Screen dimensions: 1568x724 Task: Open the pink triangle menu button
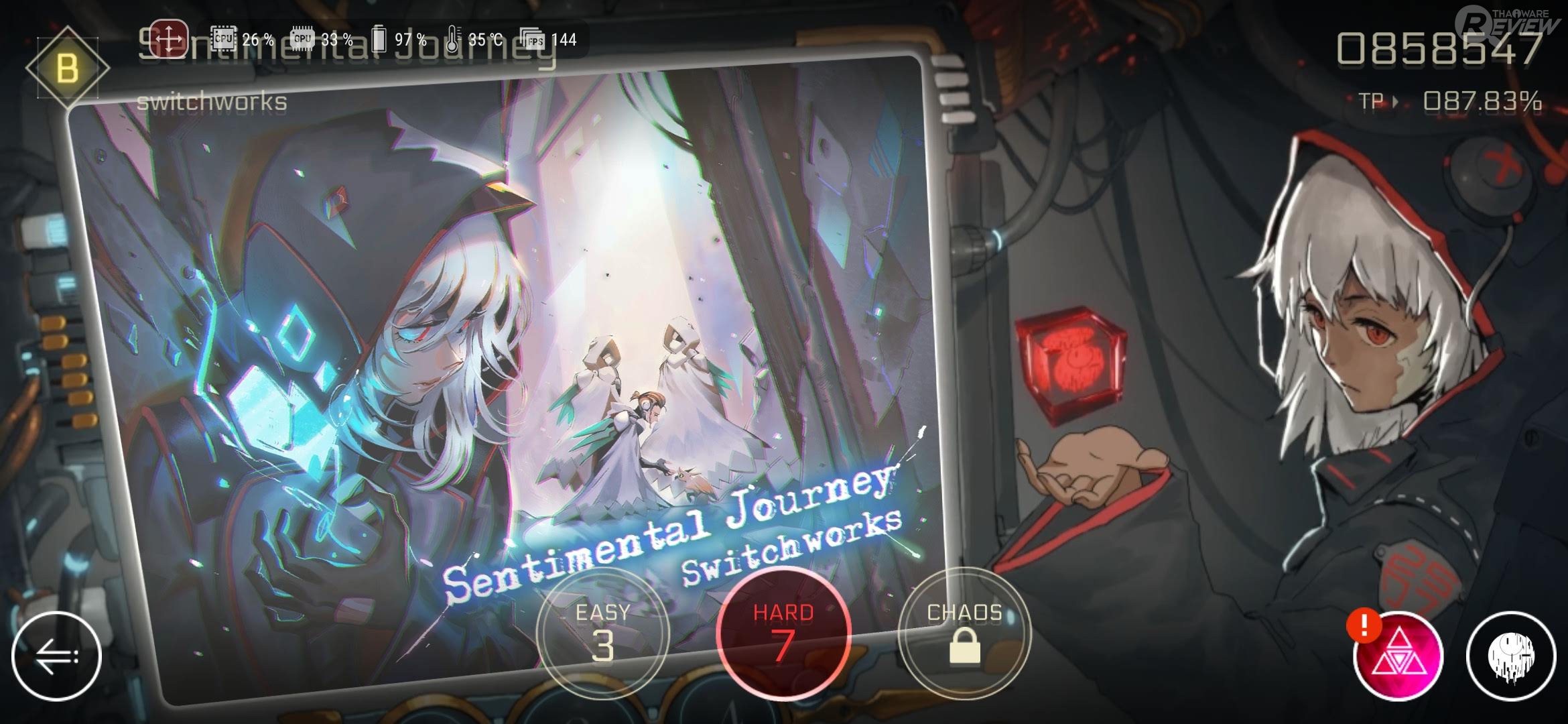1398,656
